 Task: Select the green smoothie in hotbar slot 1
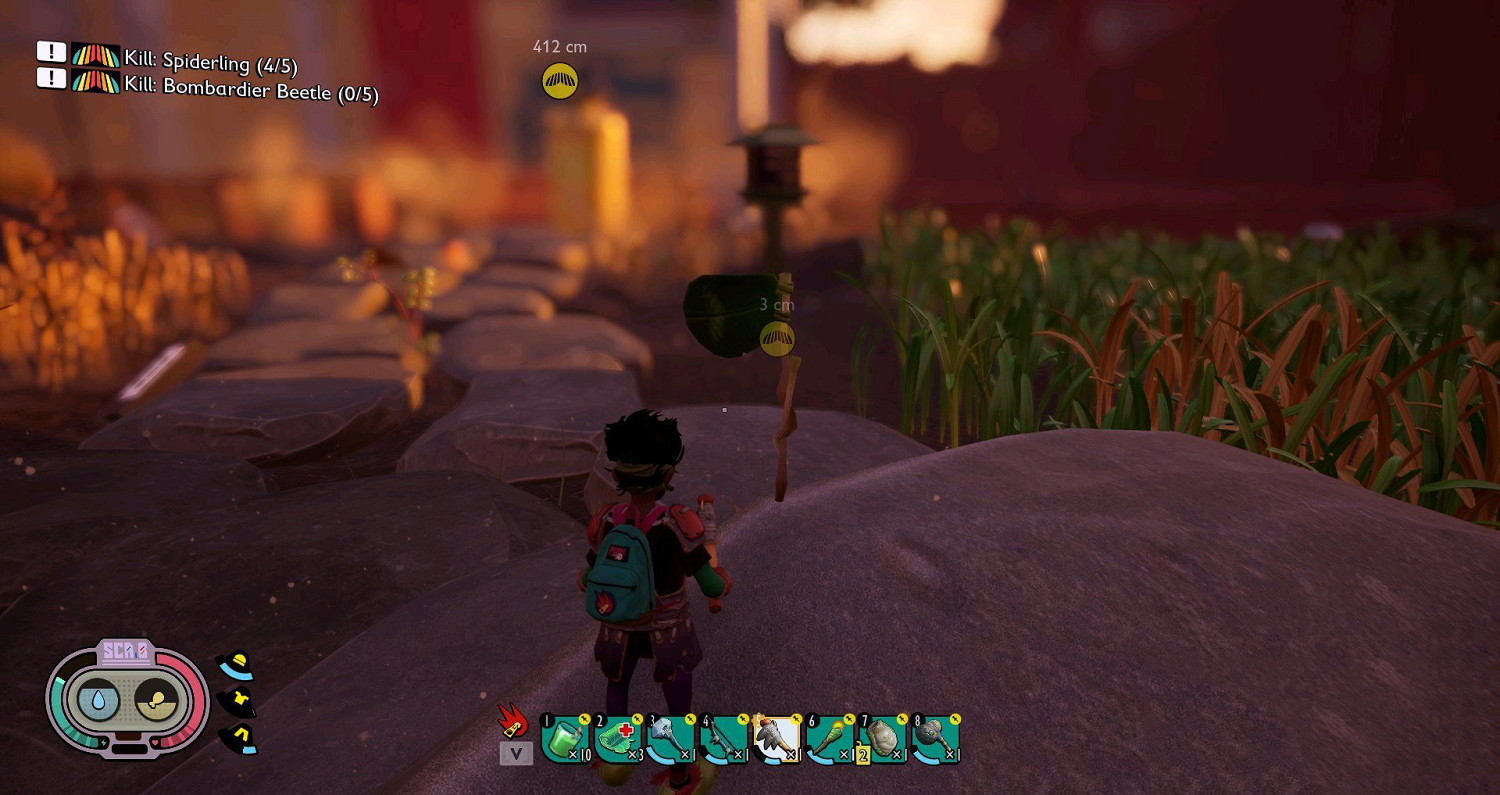564,740
